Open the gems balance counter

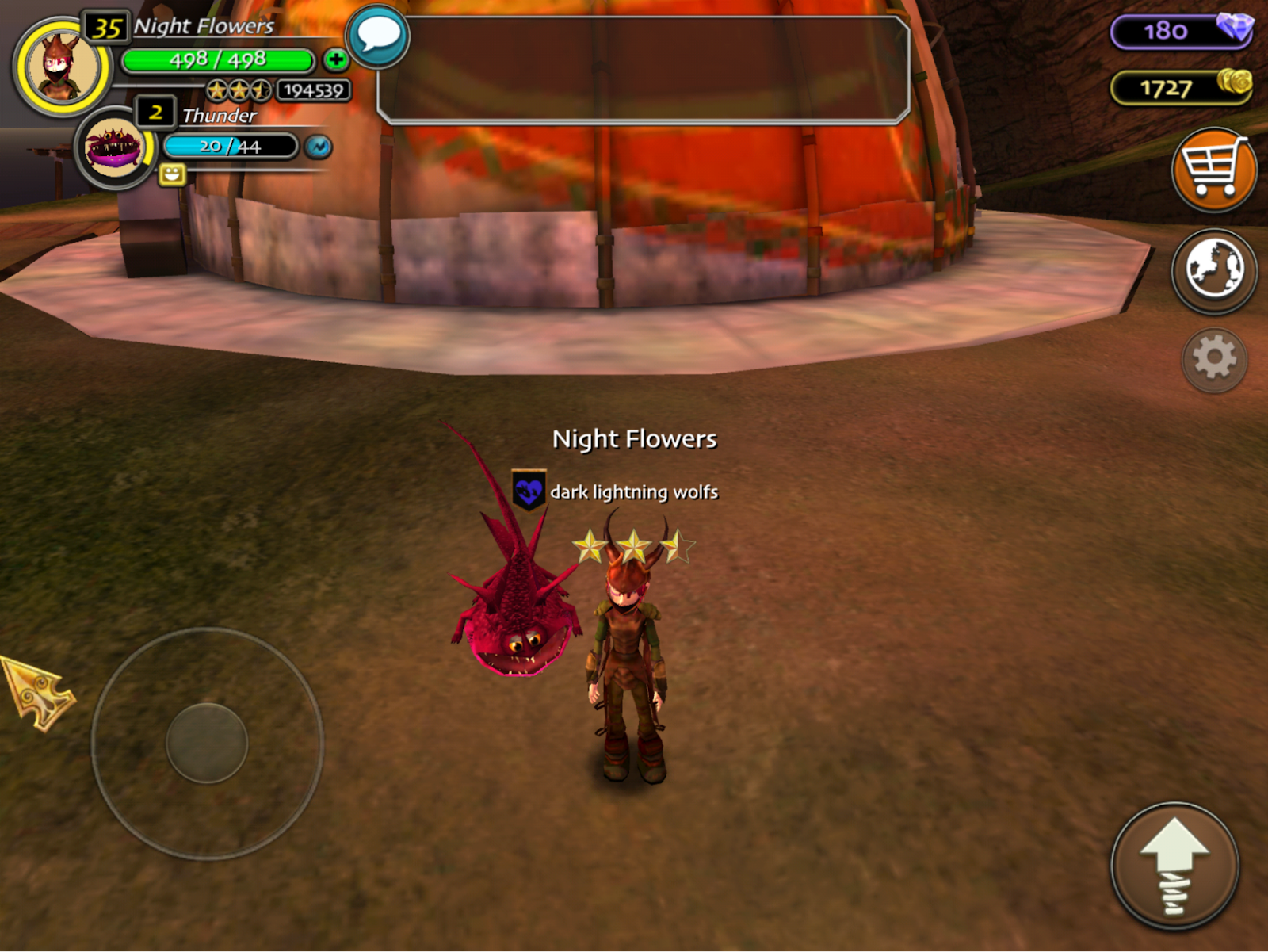[x=1181, y=32]
